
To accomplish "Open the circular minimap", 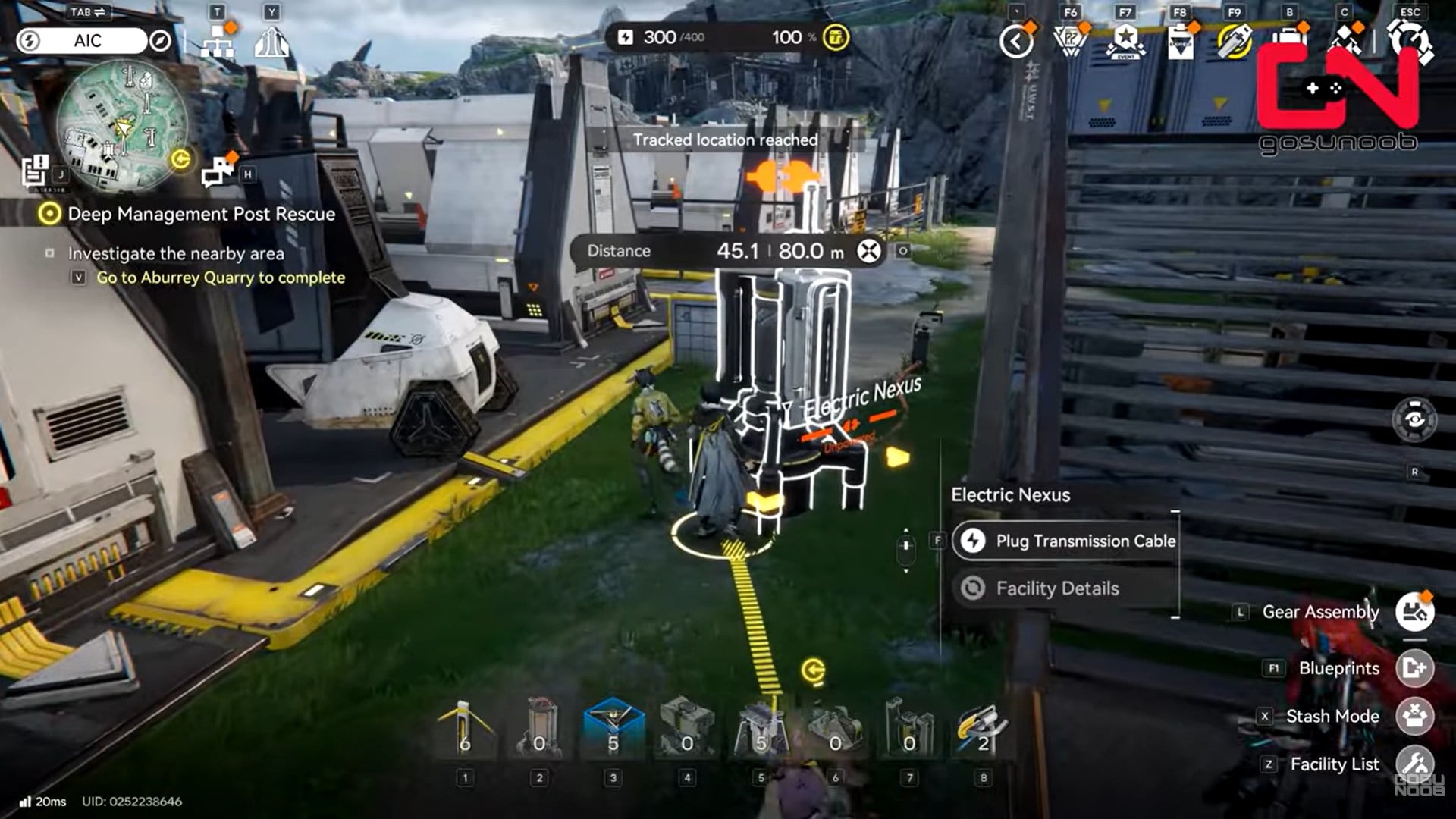I will (x=121, y=125).
